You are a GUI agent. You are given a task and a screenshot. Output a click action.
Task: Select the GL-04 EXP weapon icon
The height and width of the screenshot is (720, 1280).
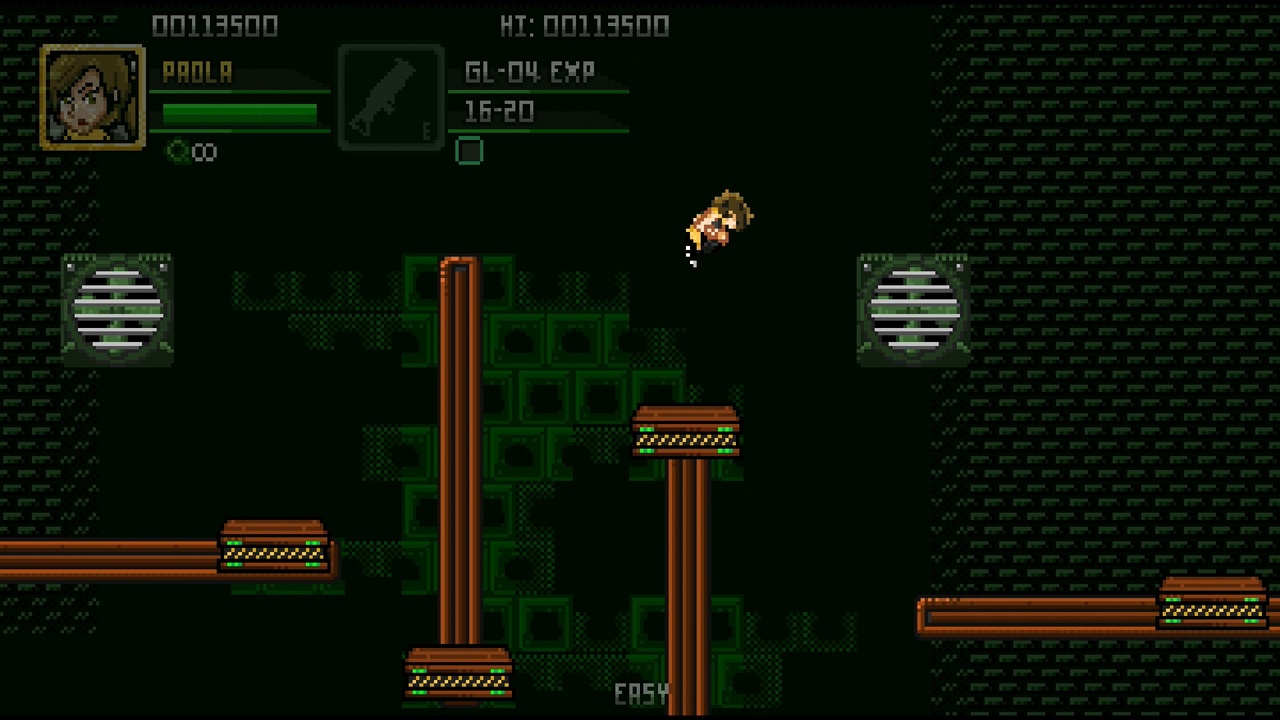click(390, 95)
